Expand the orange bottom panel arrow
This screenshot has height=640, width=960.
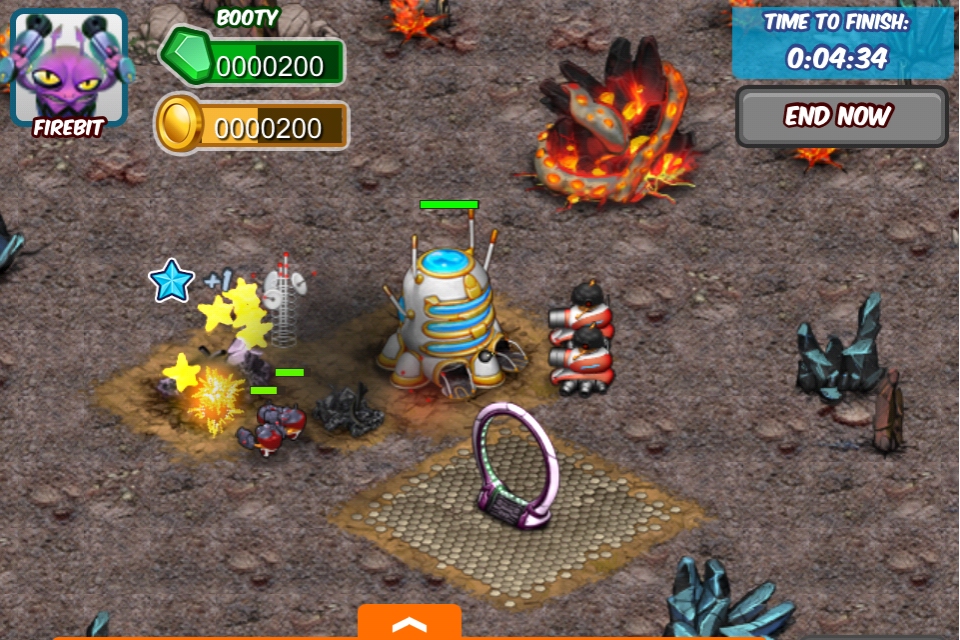[409, 623]
